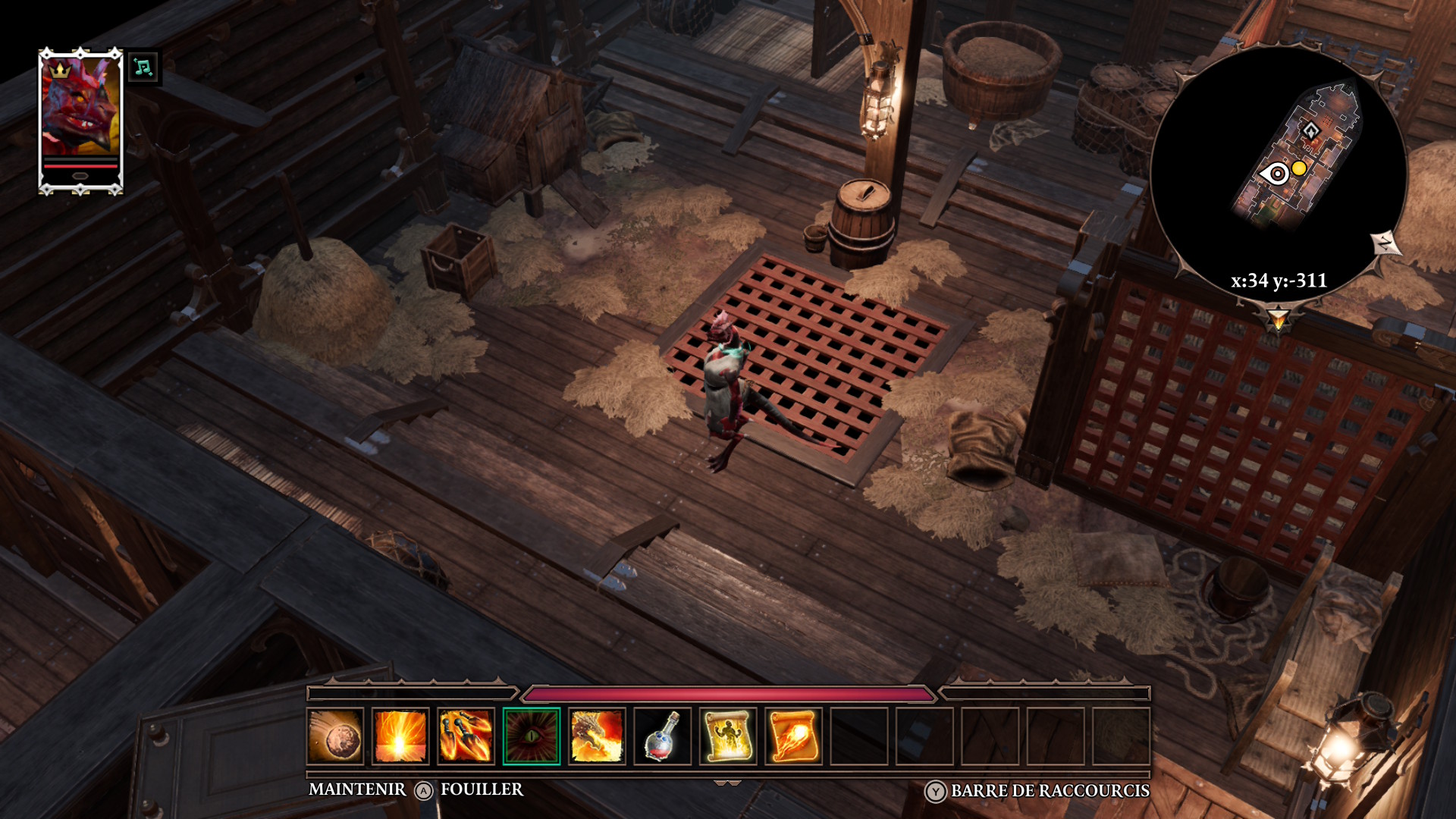Image resolution: width=1456 pixels, height=819 pixels.
Task: Select the green reptile eye skill
Action: tap(532, 736)
